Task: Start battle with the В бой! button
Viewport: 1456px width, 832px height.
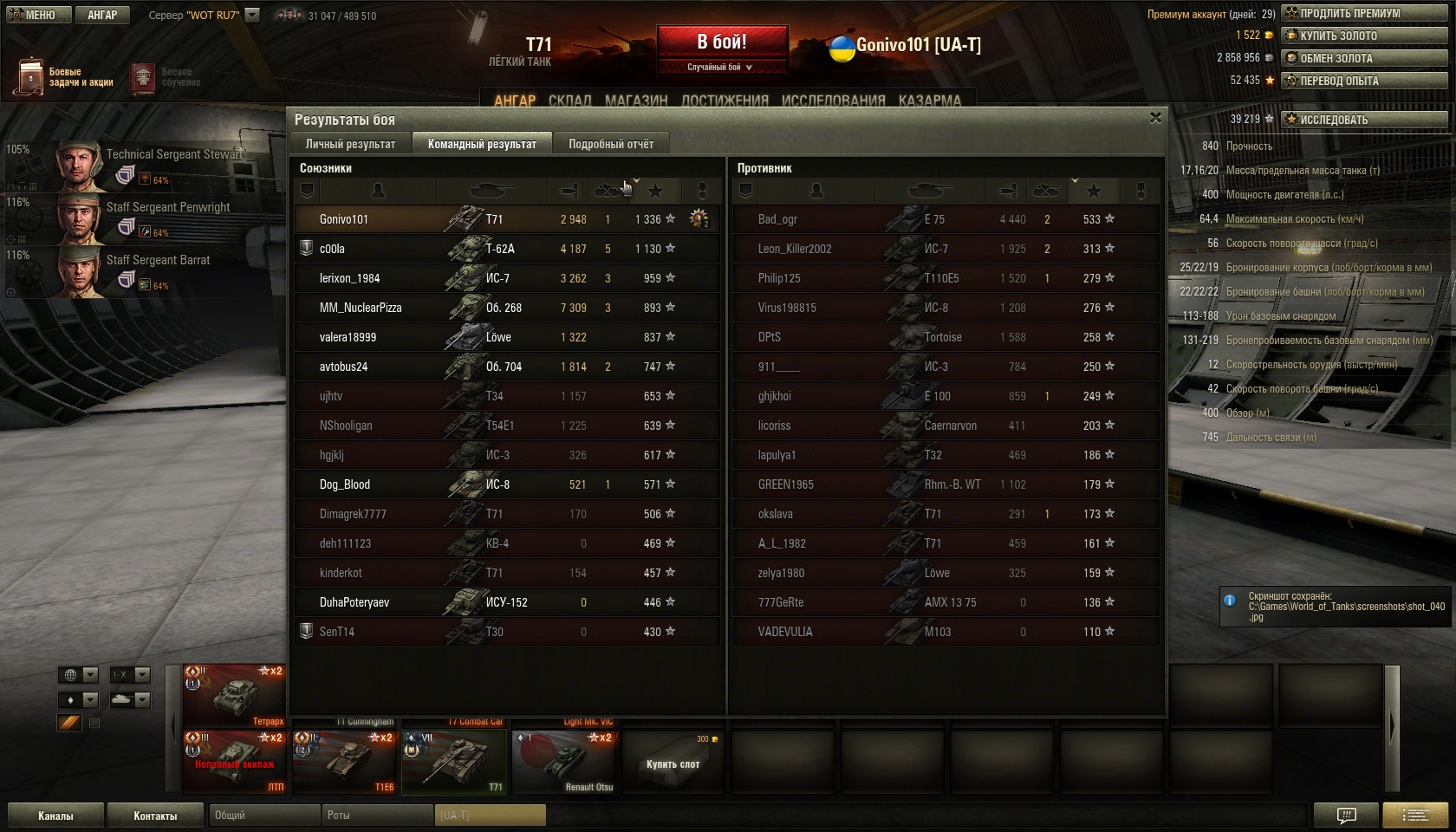Action: [x=722, y=42]
